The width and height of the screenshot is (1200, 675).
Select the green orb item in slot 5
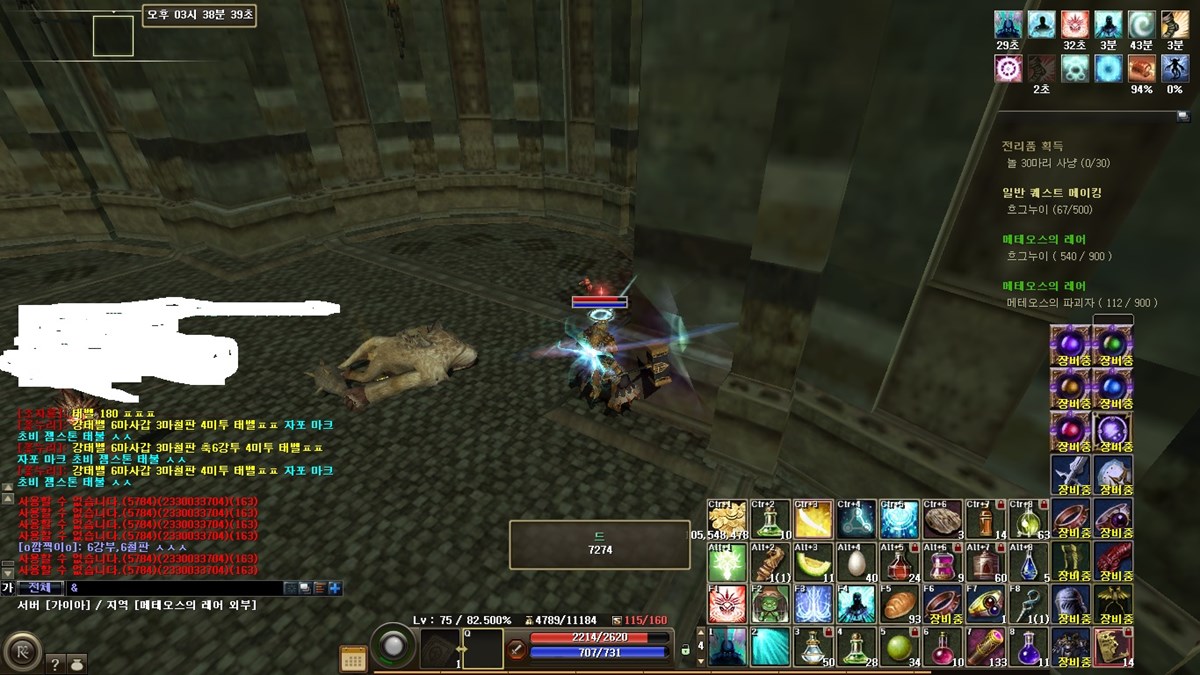click(899, 647)
